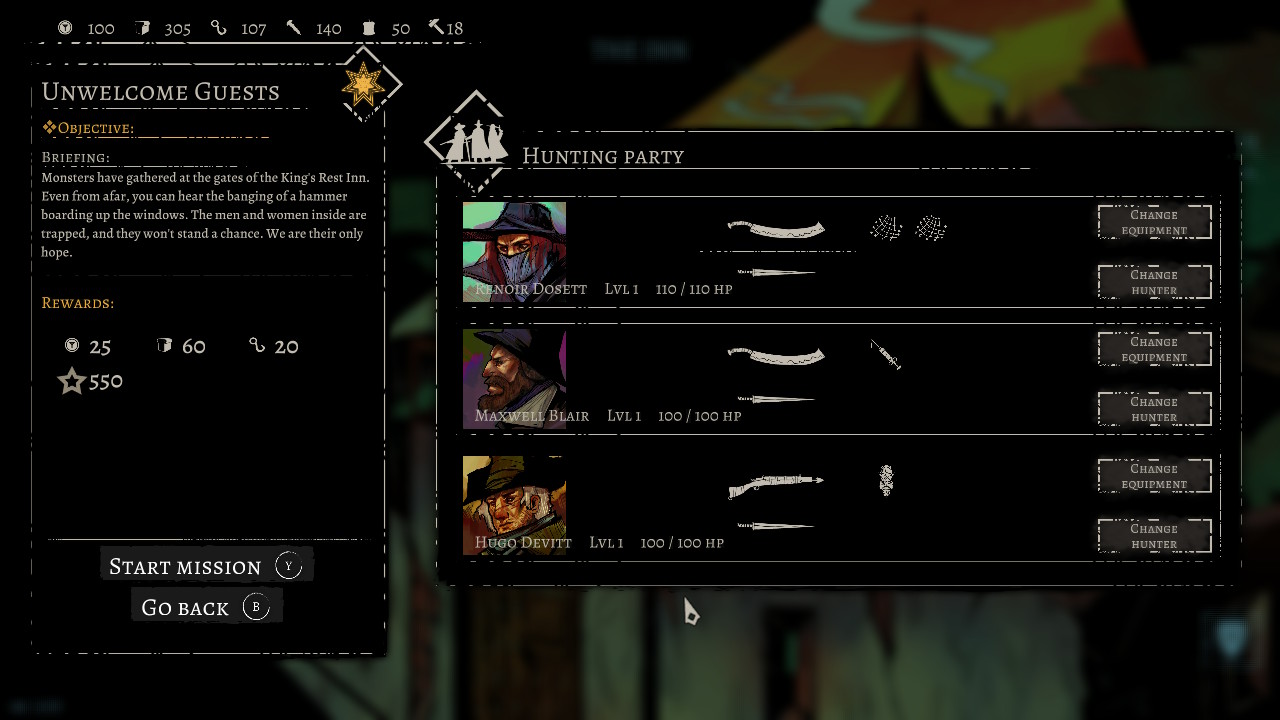Click Hugo Devitt's portrait
Image resolution: width=1280 pixels, height=720 pixels.
(x=514, y=500)
